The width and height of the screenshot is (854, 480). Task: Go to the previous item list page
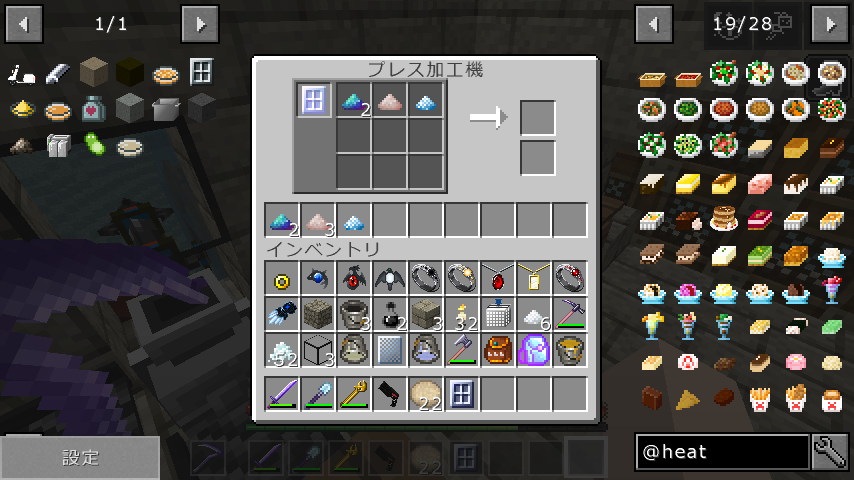click(654, 22)
